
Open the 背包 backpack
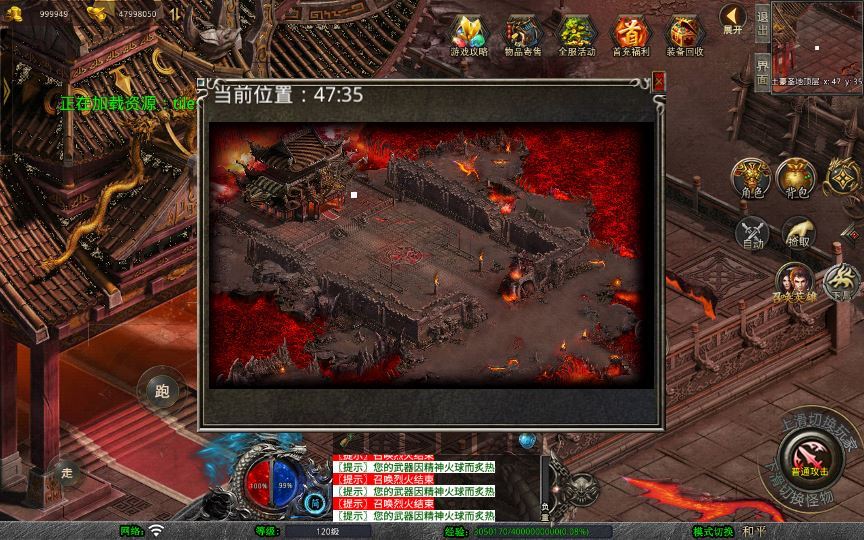click(x=797, y=178)
